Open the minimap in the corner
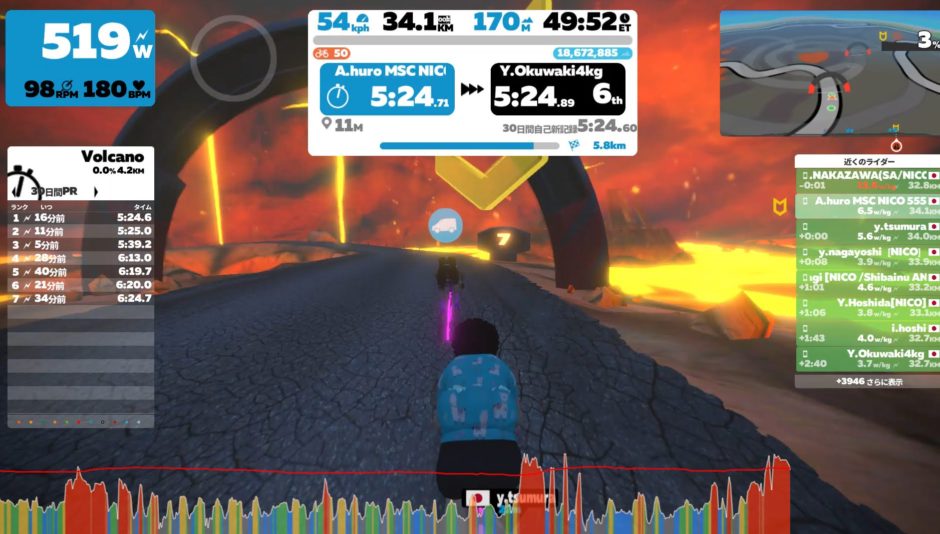Viewport: 940px width, 534px height. [829, 73]
